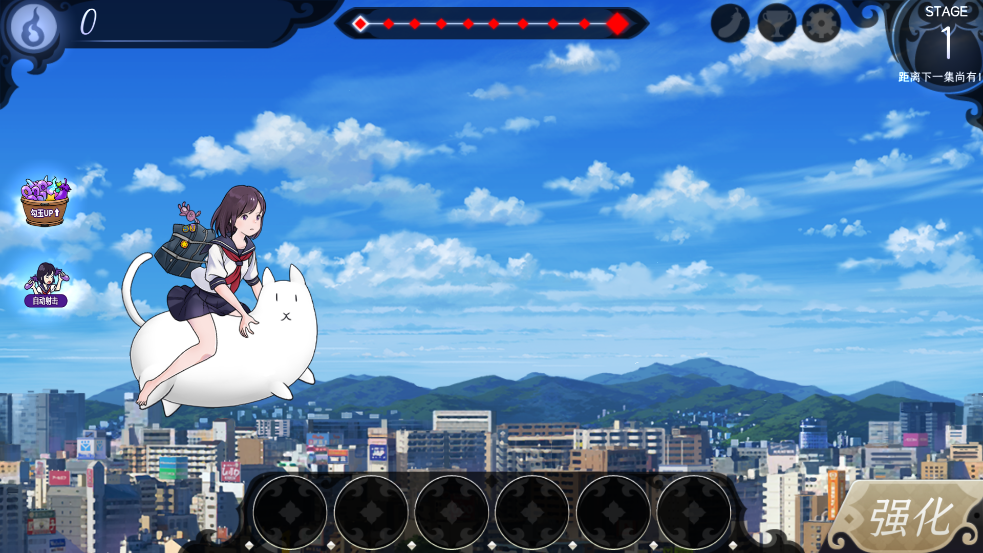Activate the 勾玉UP basket bonus
The width and height of the screenshot is (983, 553).
click(x=45, y=201)
